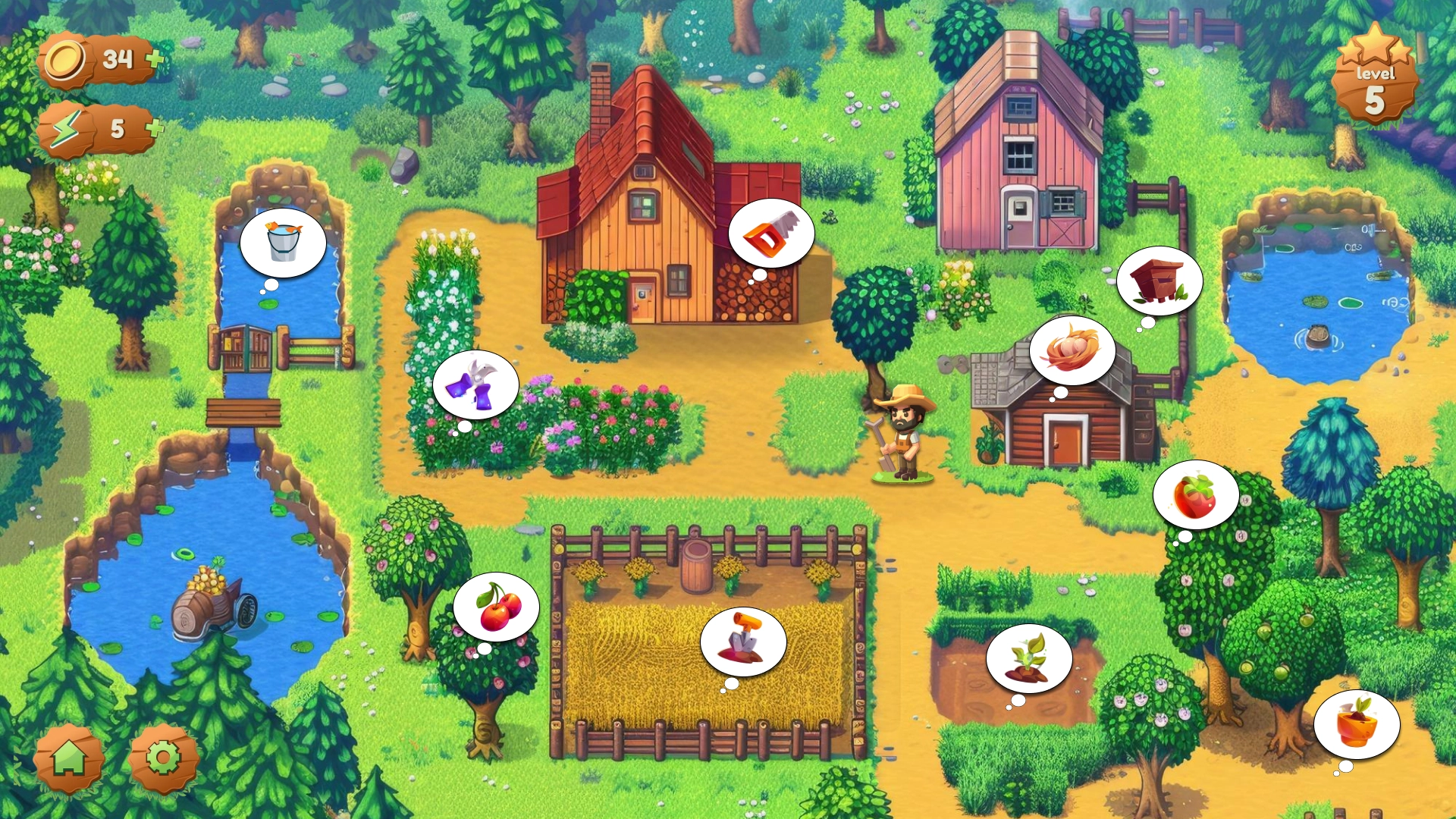Select the saw icon near the woodpile
This screenshot has width=1456, height=819.
(772, 234)
